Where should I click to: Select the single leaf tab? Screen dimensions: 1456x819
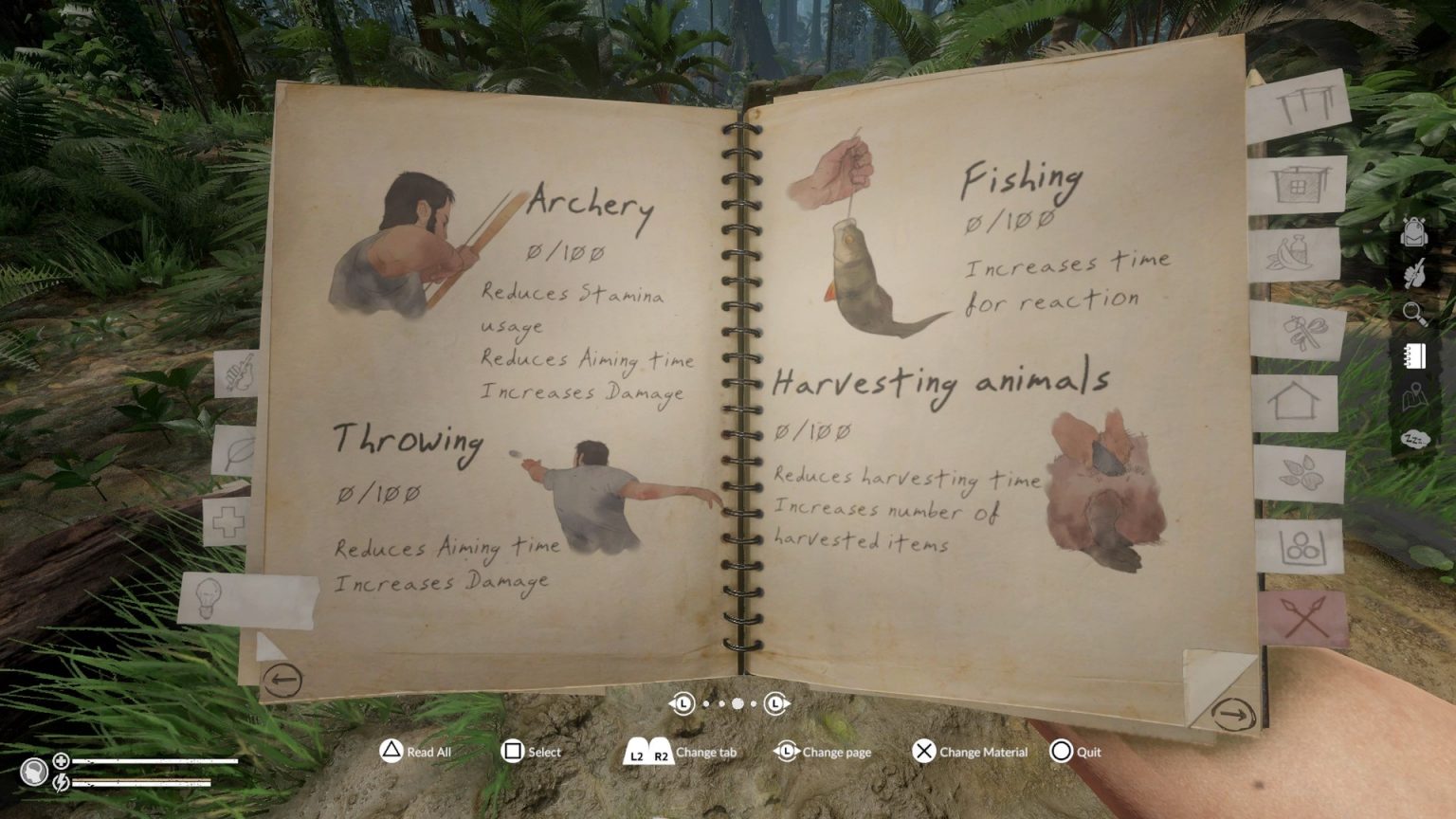tap(236, 450)
